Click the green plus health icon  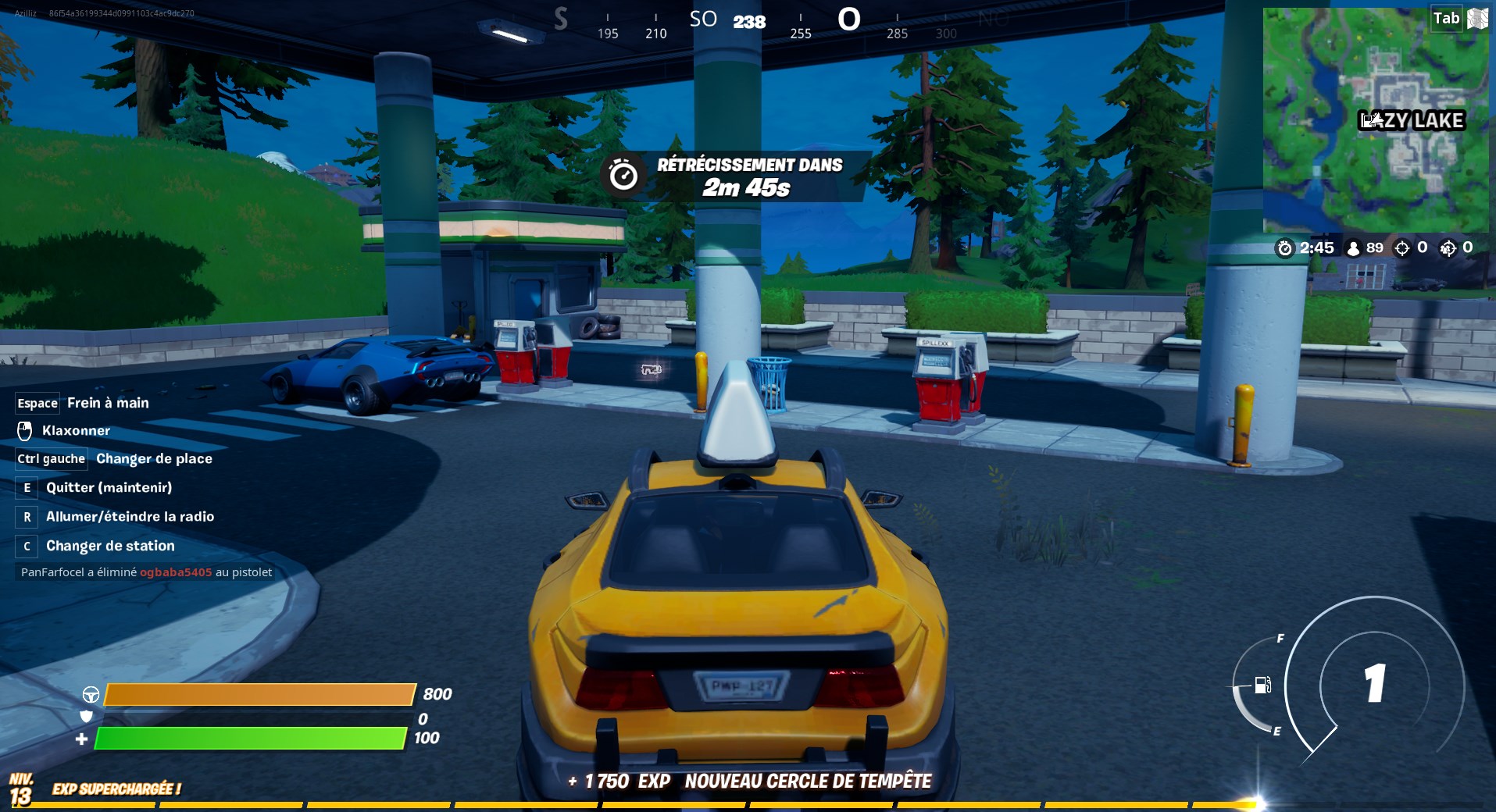[x=81, y=738]
